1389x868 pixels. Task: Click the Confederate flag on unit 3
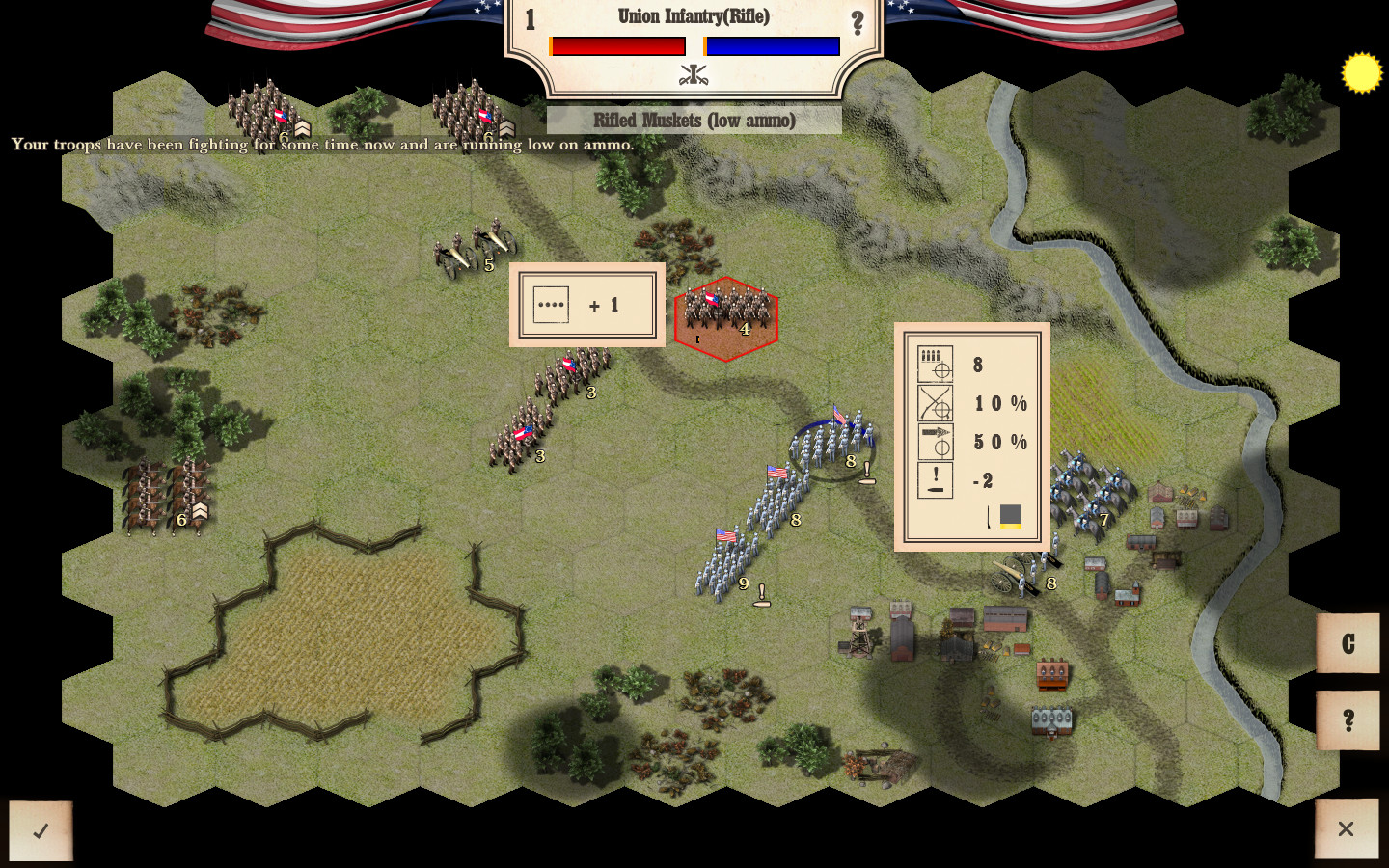(x=569, y=366)
